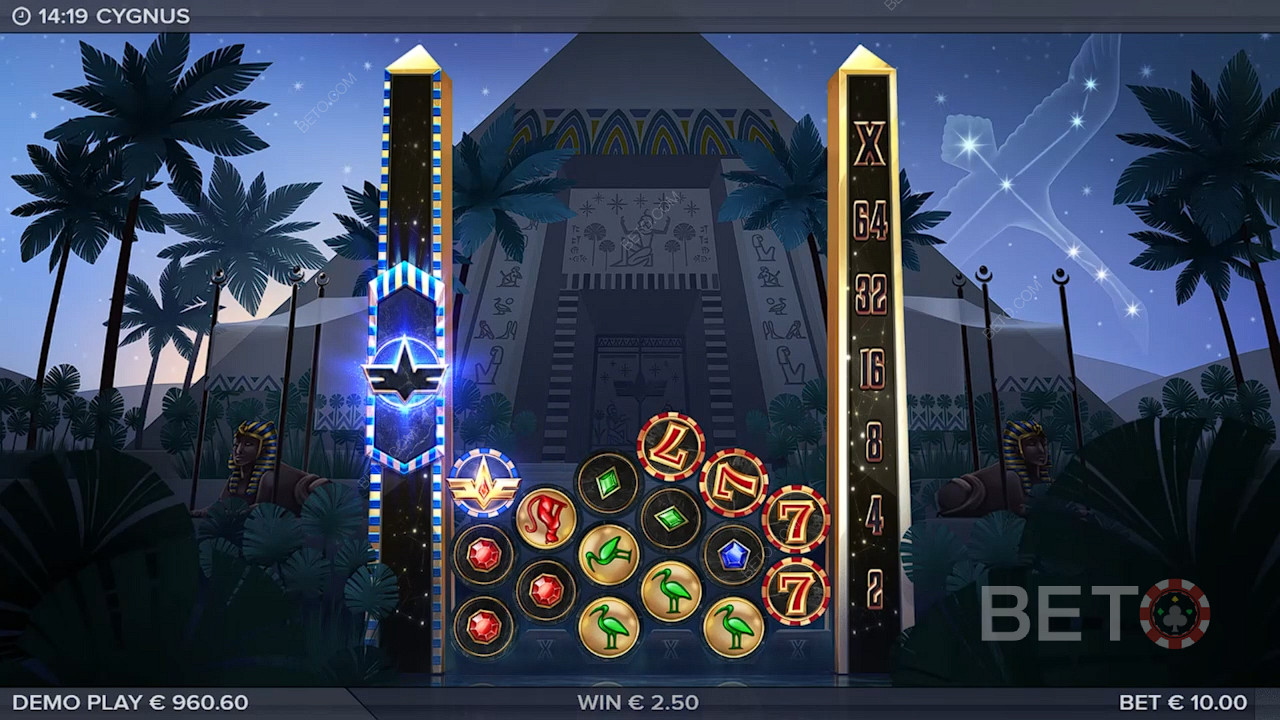
Task: Click the BETO logo watermark
Action: [x=1094, y=613]
